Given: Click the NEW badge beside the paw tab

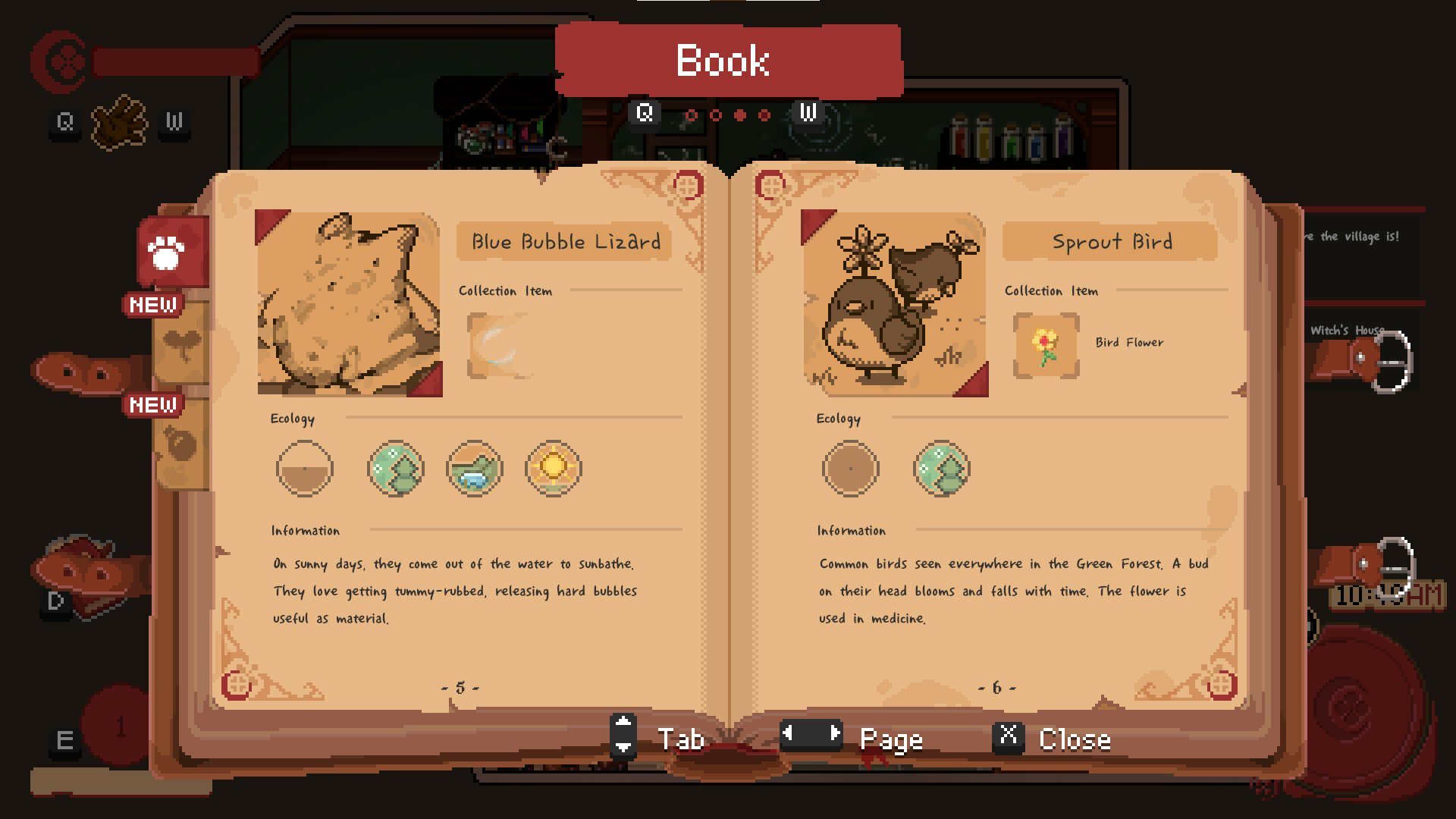Looking at the screenshot, I should tap(152, 304).
